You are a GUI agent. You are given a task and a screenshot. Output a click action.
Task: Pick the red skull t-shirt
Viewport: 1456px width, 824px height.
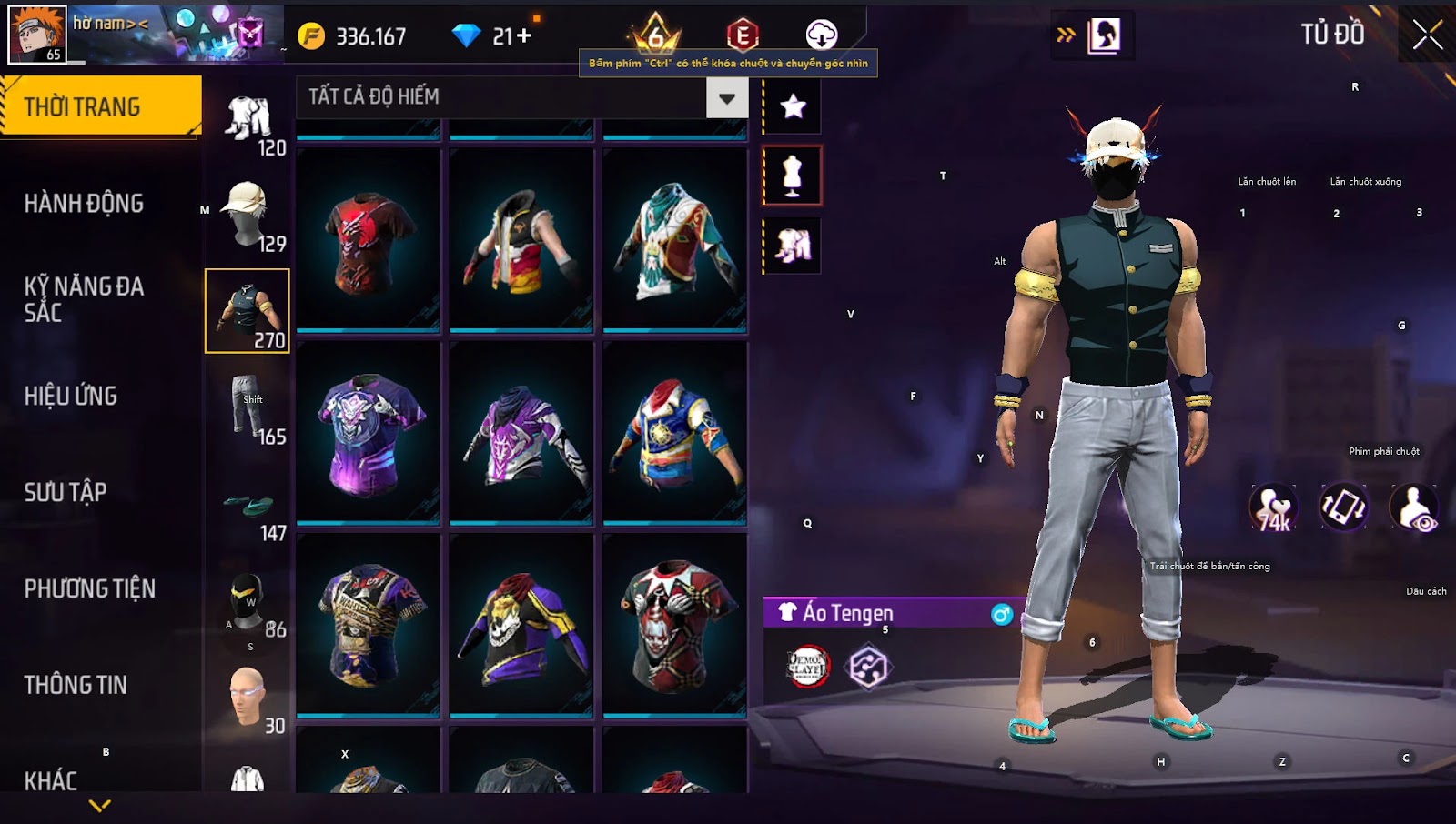368,240
